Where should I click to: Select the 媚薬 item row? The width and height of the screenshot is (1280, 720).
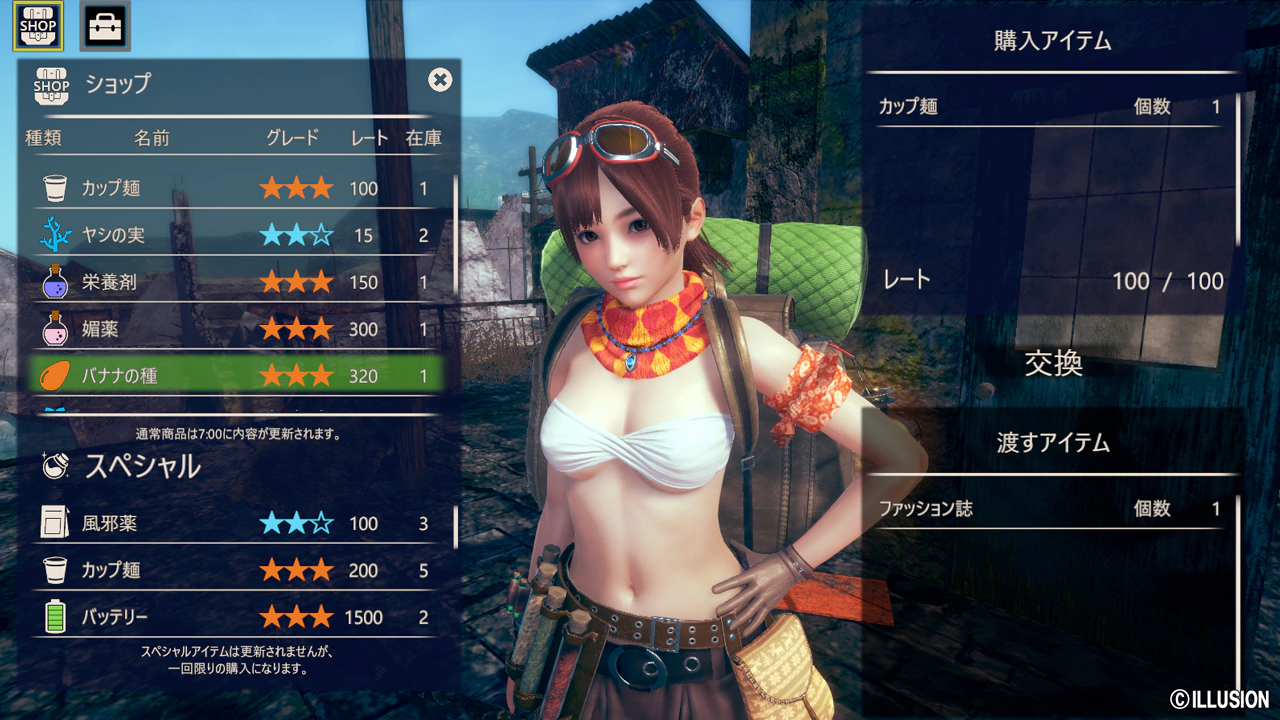point(236,329)
